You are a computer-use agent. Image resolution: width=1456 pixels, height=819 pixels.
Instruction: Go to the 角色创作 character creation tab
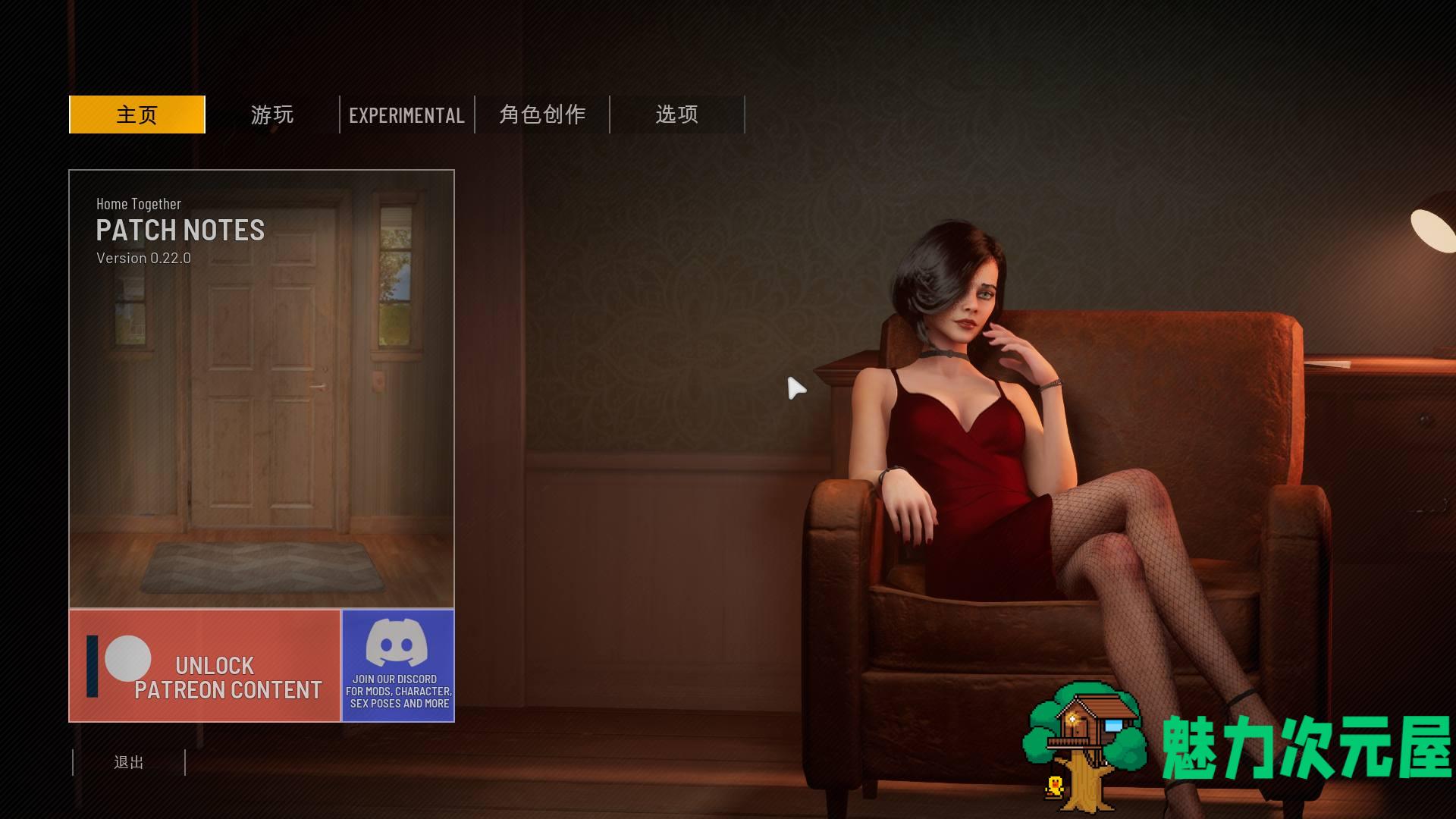(542, 115)
